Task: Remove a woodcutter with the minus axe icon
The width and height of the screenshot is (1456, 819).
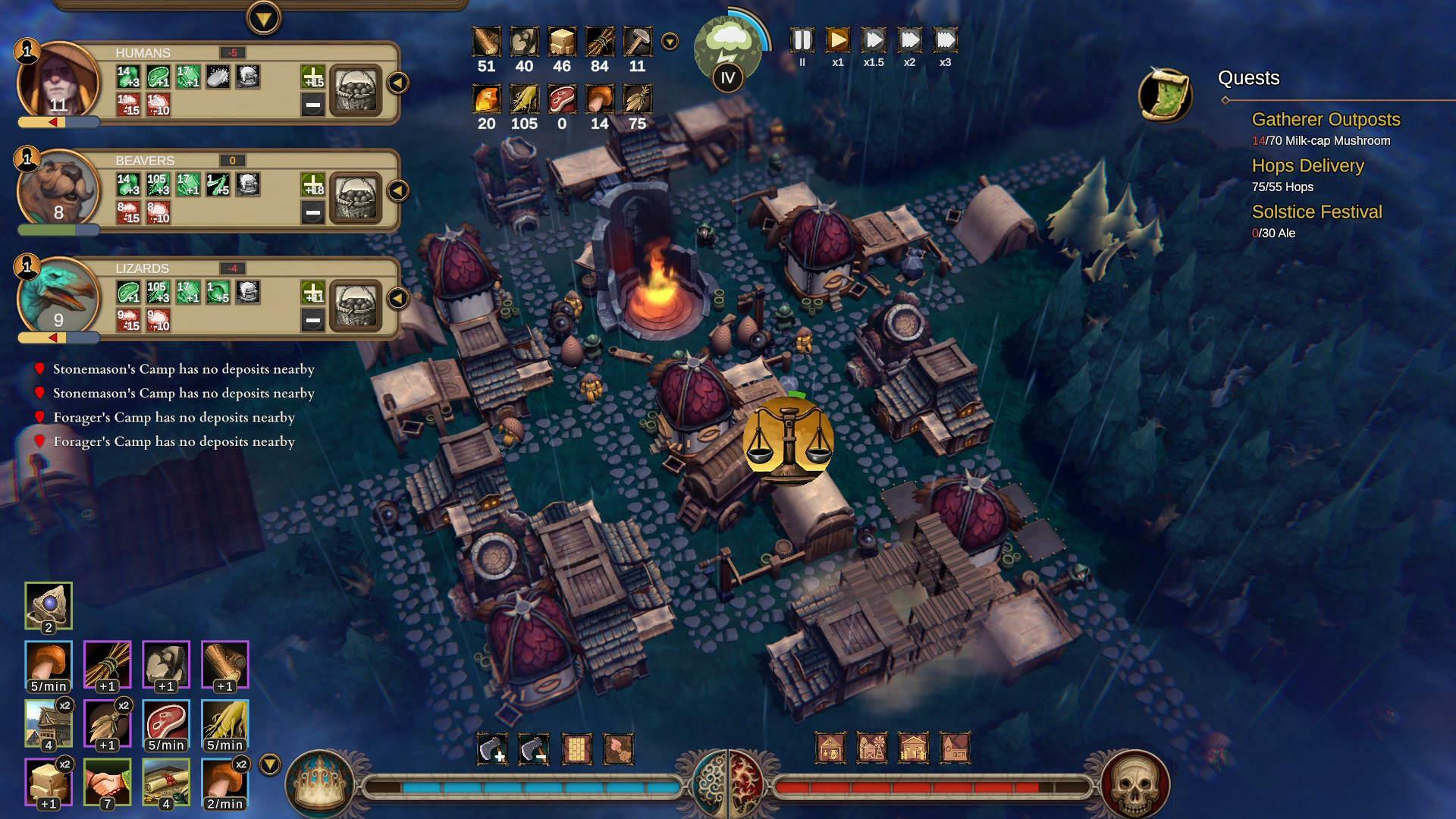Action: click(533, 748)
